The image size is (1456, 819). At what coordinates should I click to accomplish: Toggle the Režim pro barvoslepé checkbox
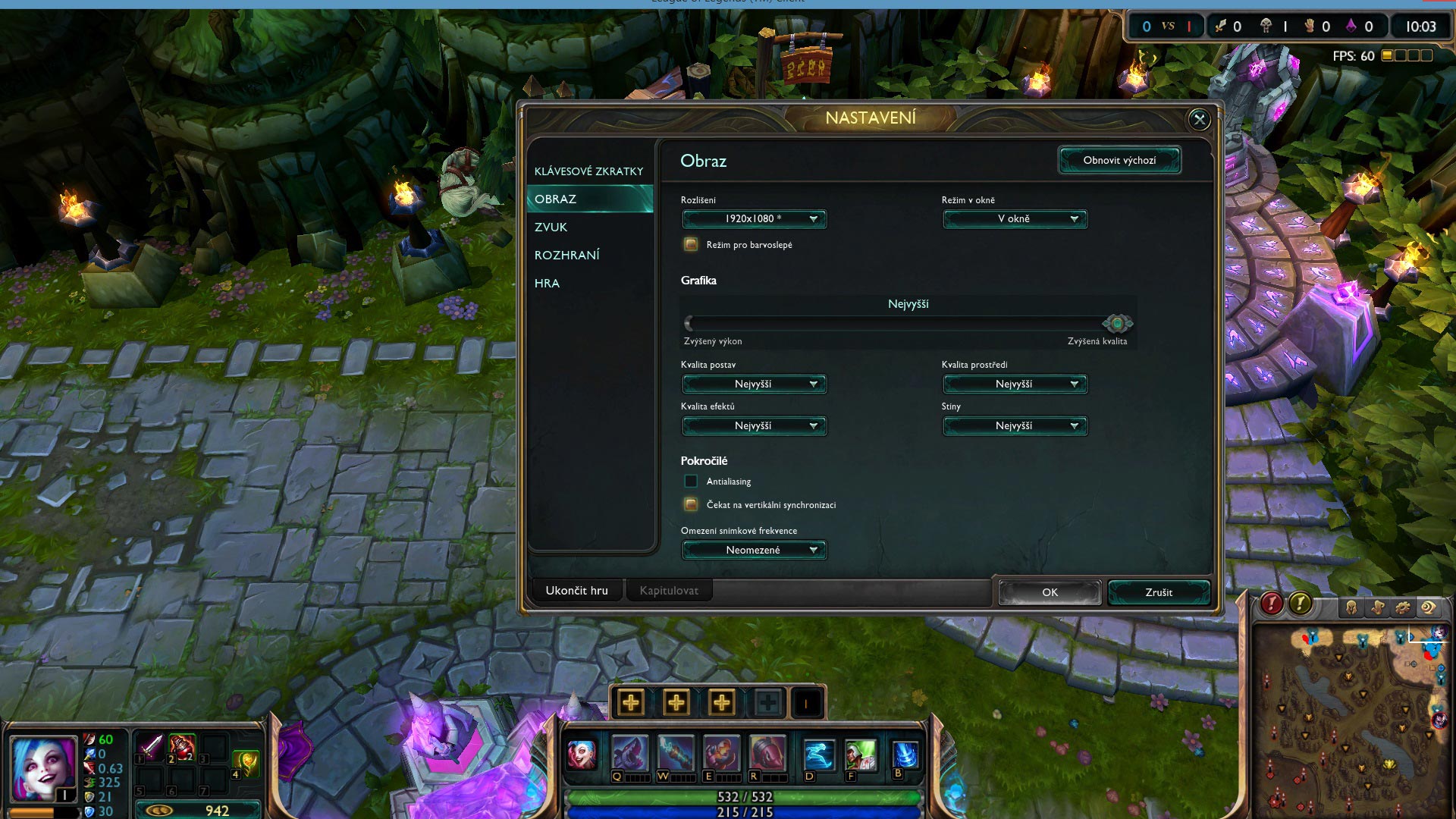(x=691, y=244)
